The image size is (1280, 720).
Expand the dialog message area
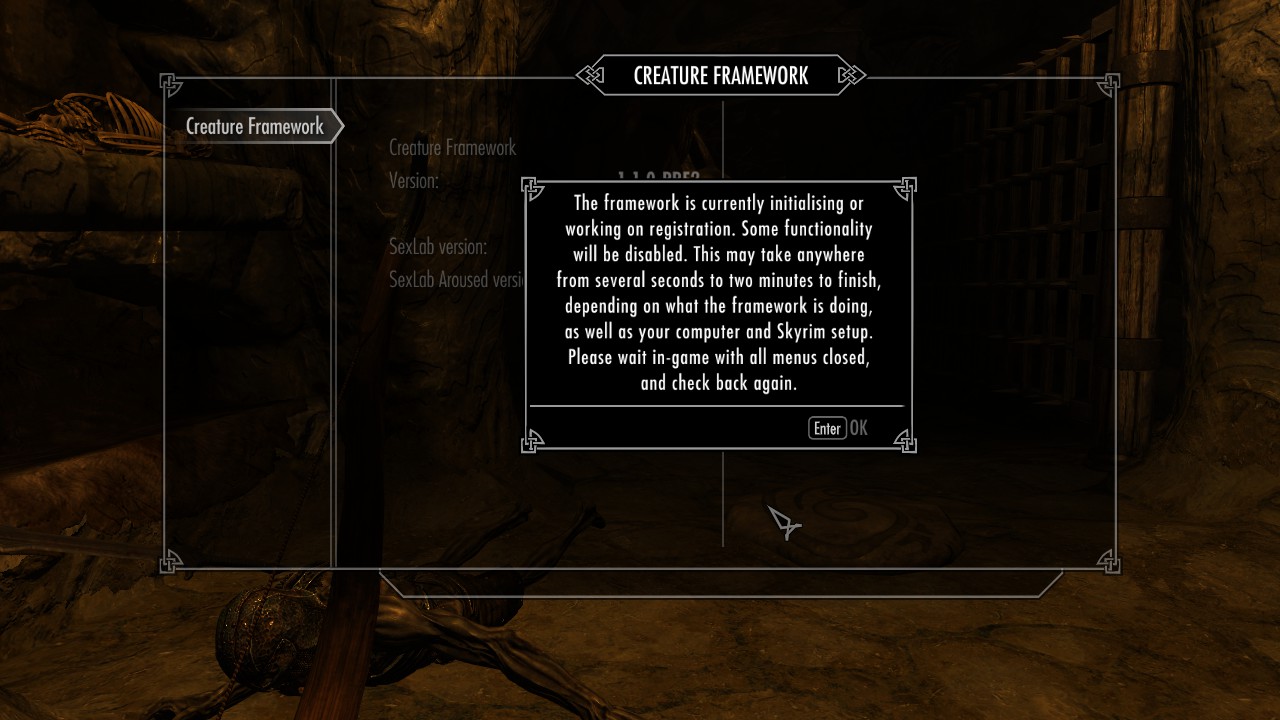[x=718, y=293]
